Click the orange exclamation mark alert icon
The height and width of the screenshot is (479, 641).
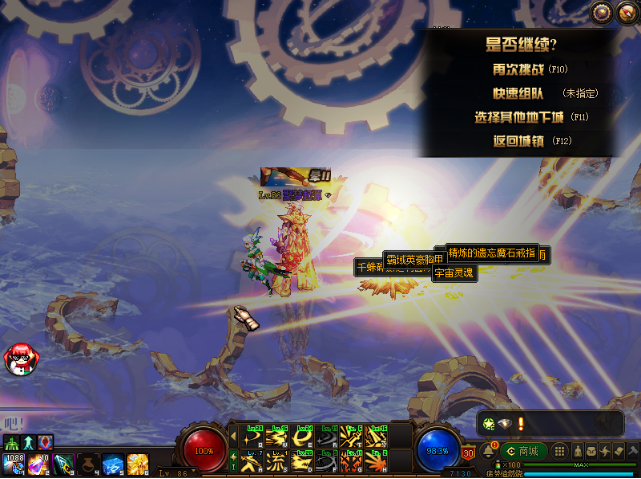(x=520, y=424)
